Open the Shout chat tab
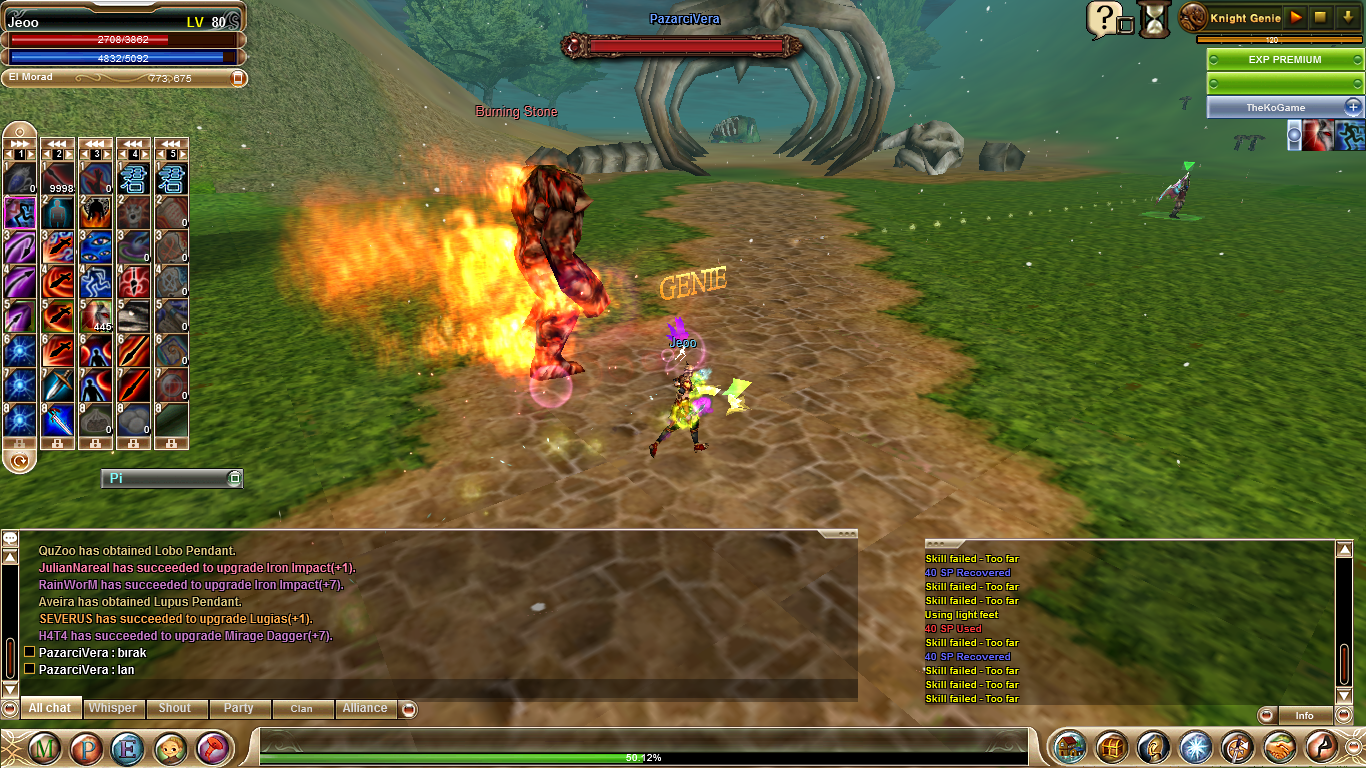The image size is (1366, 768). [x=175, y=708]
